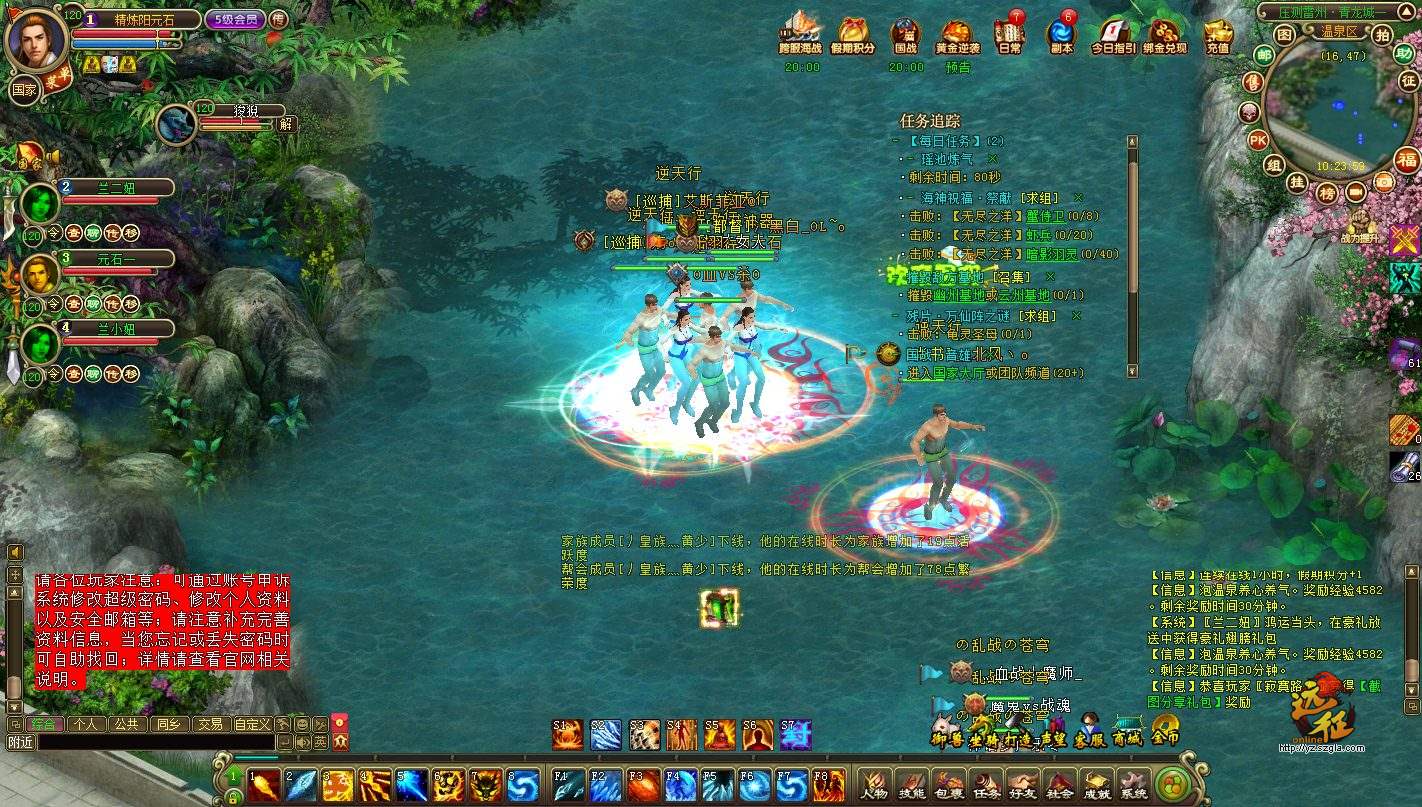Open the 人物 character panel
This screenshot has width=1422, height=807.
[x=874, y=783]
